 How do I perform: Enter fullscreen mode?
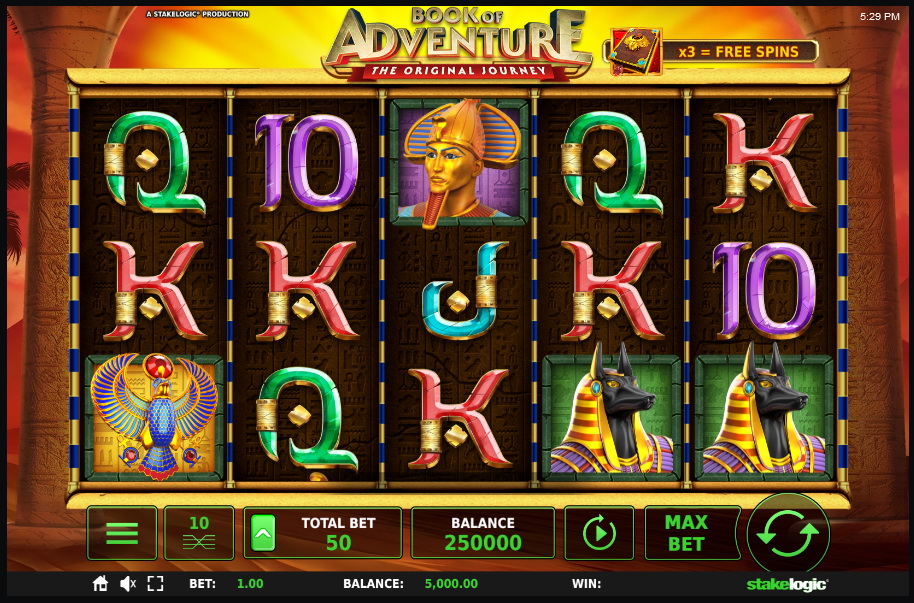[x=155, y=583]
